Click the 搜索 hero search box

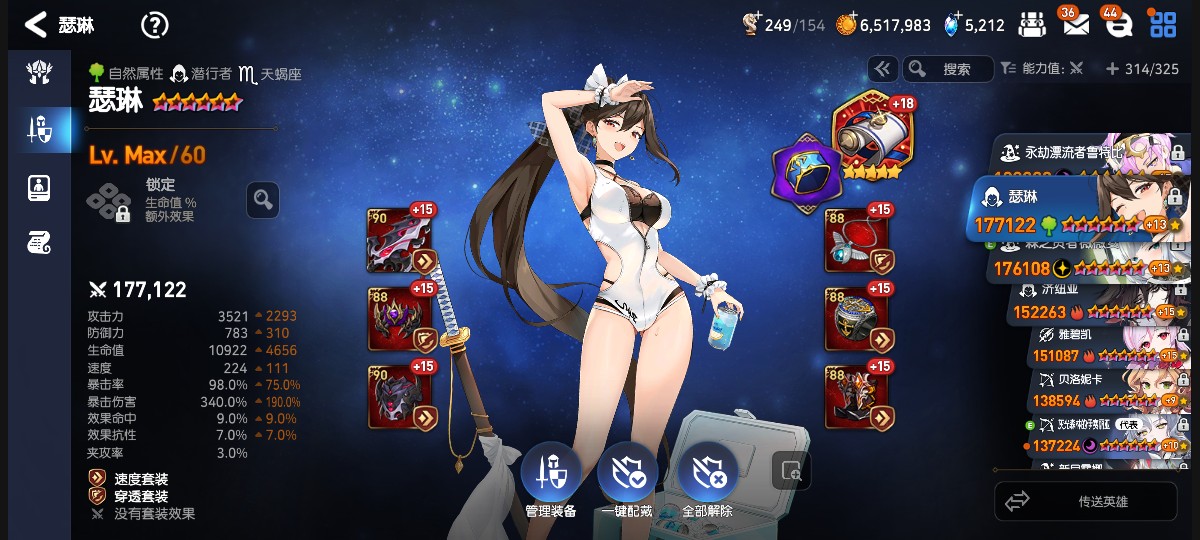pos(948,69)
